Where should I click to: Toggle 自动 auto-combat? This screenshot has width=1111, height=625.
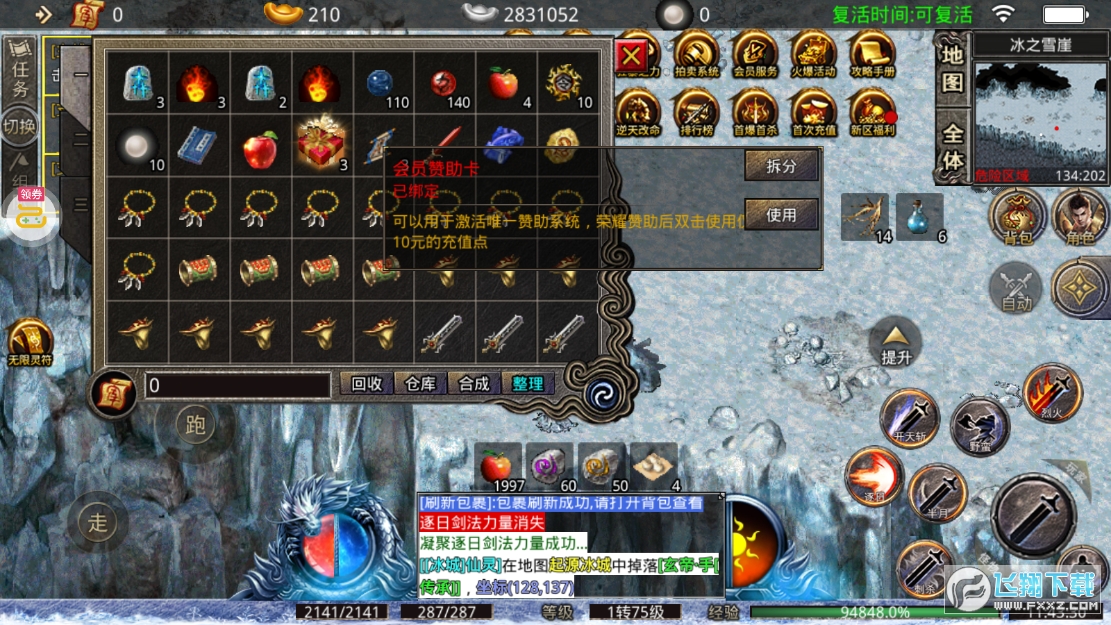pyautogui.click(x=1015, y=289)
